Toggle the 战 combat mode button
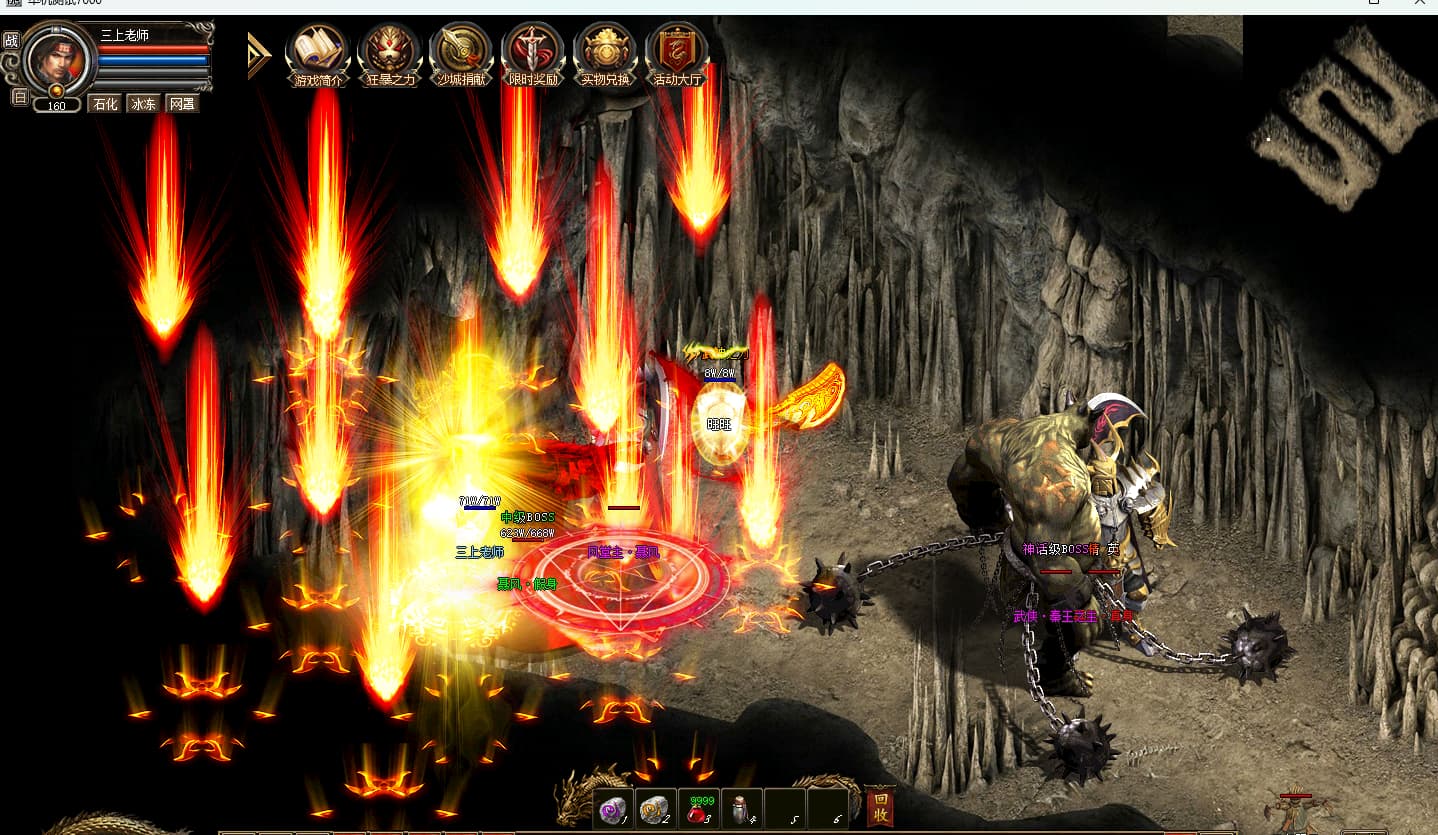This screenshot has width=1438, height=835. click(x=11, y=40)
